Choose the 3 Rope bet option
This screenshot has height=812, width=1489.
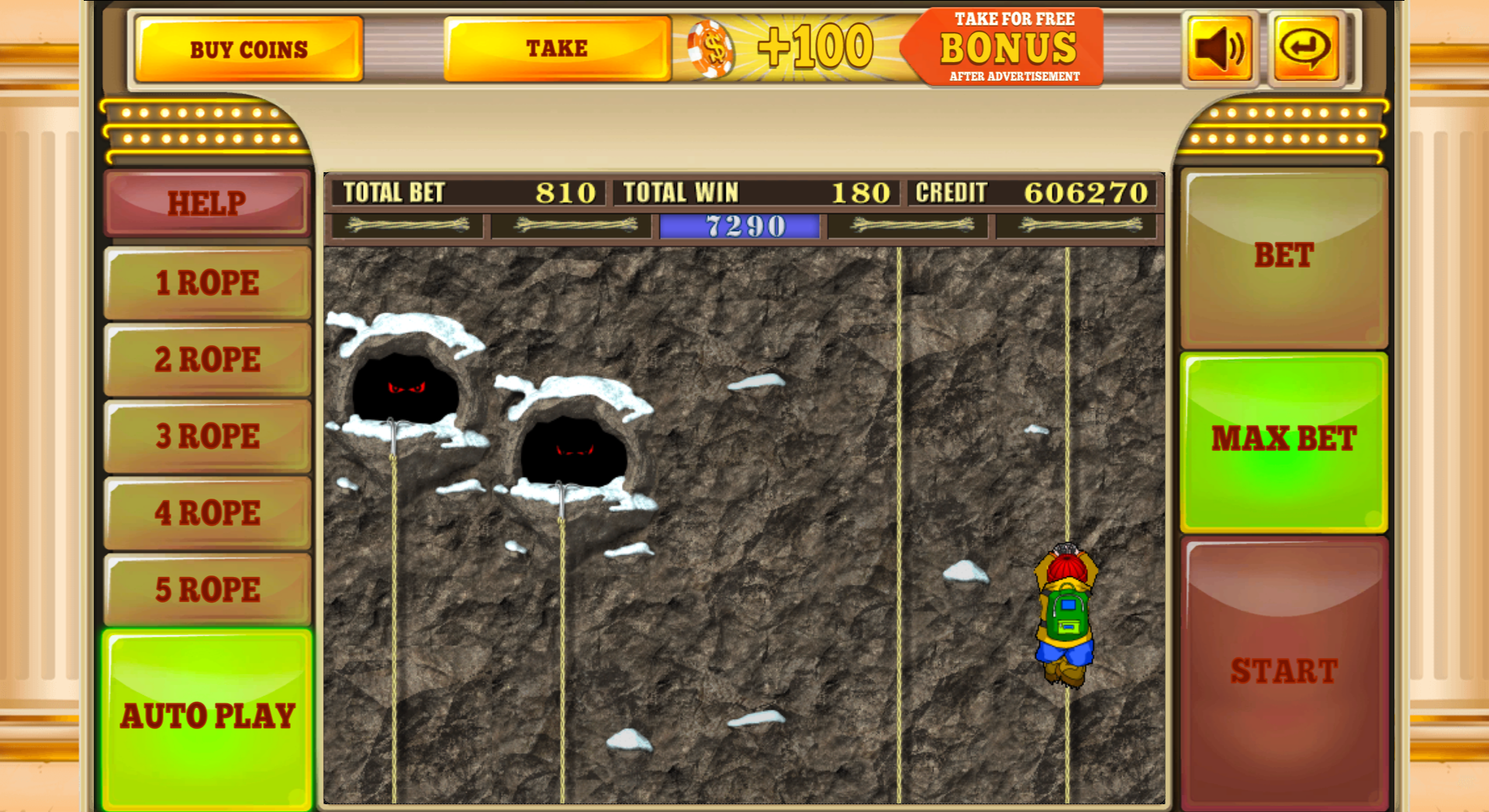(207, 436)
